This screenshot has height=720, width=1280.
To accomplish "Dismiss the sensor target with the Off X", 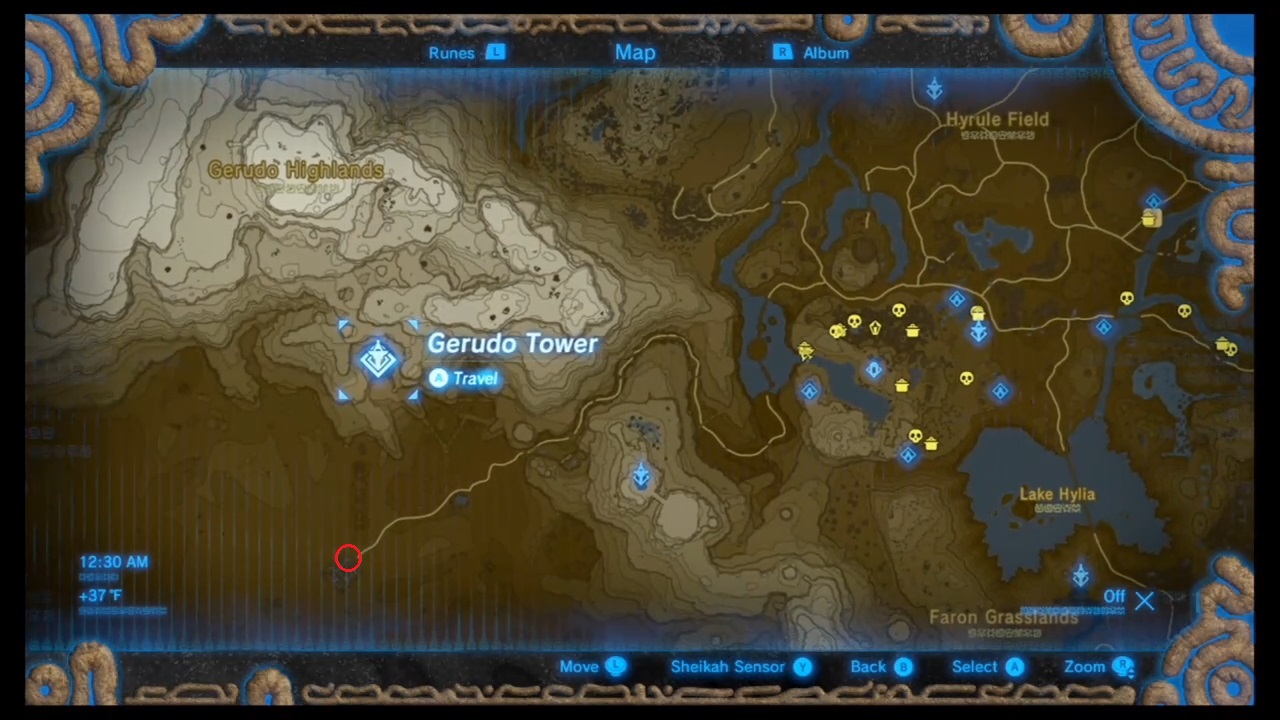I will pos(1144,599).
